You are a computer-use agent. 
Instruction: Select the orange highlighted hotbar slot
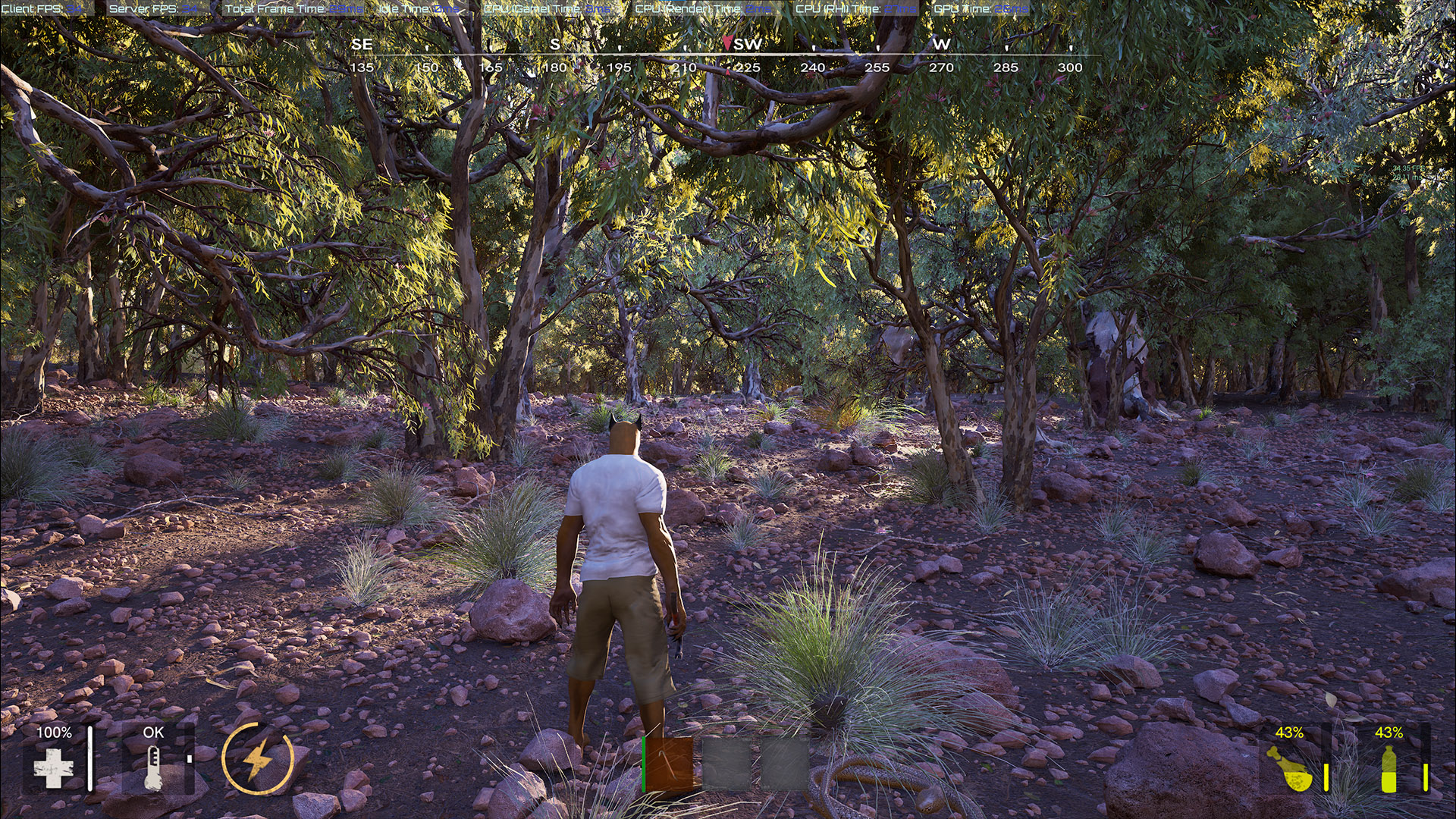point(669,764)
